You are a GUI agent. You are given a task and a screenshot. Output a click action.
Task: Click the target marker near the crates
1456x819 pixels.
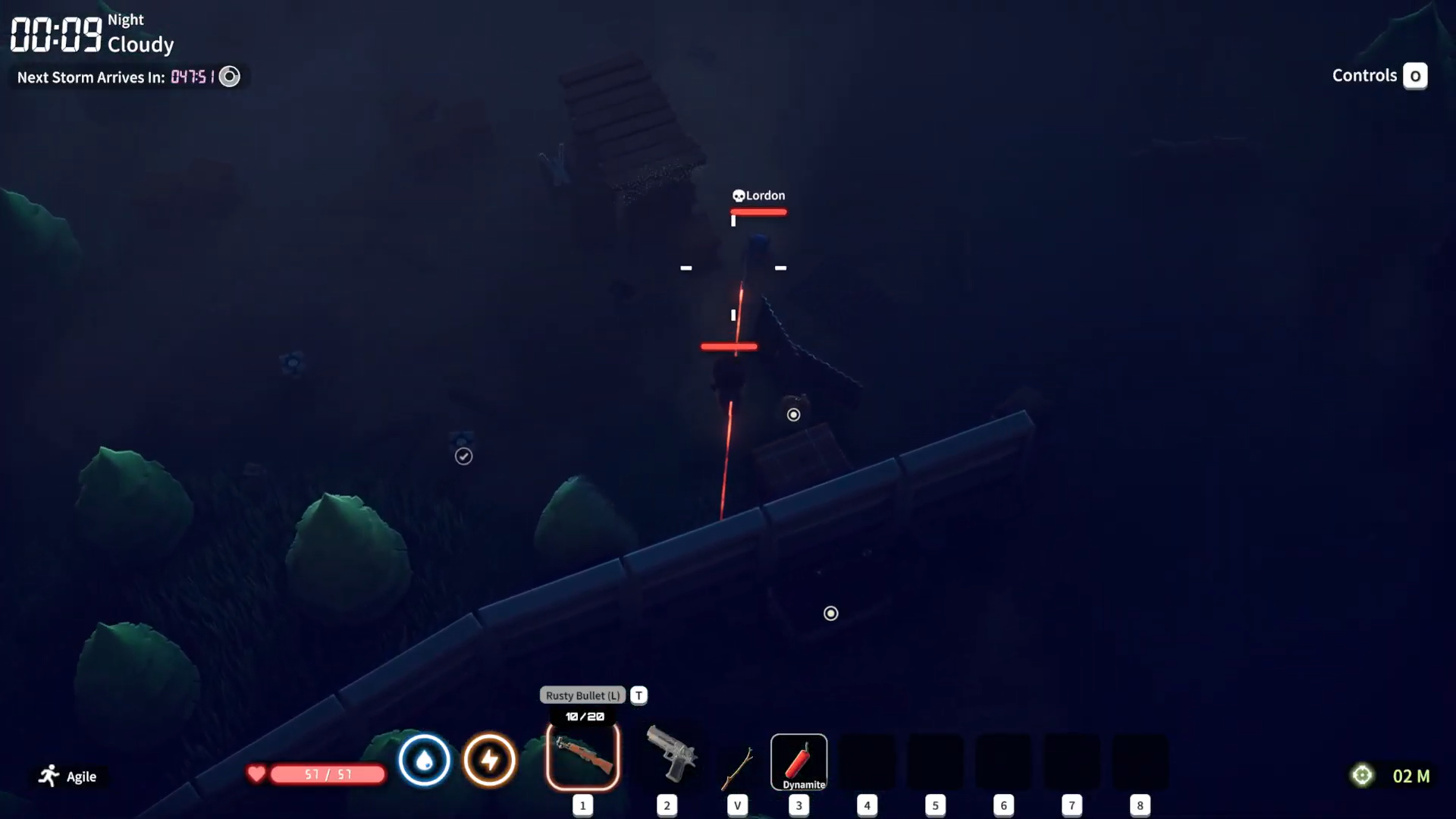click(x=794, y=415)
